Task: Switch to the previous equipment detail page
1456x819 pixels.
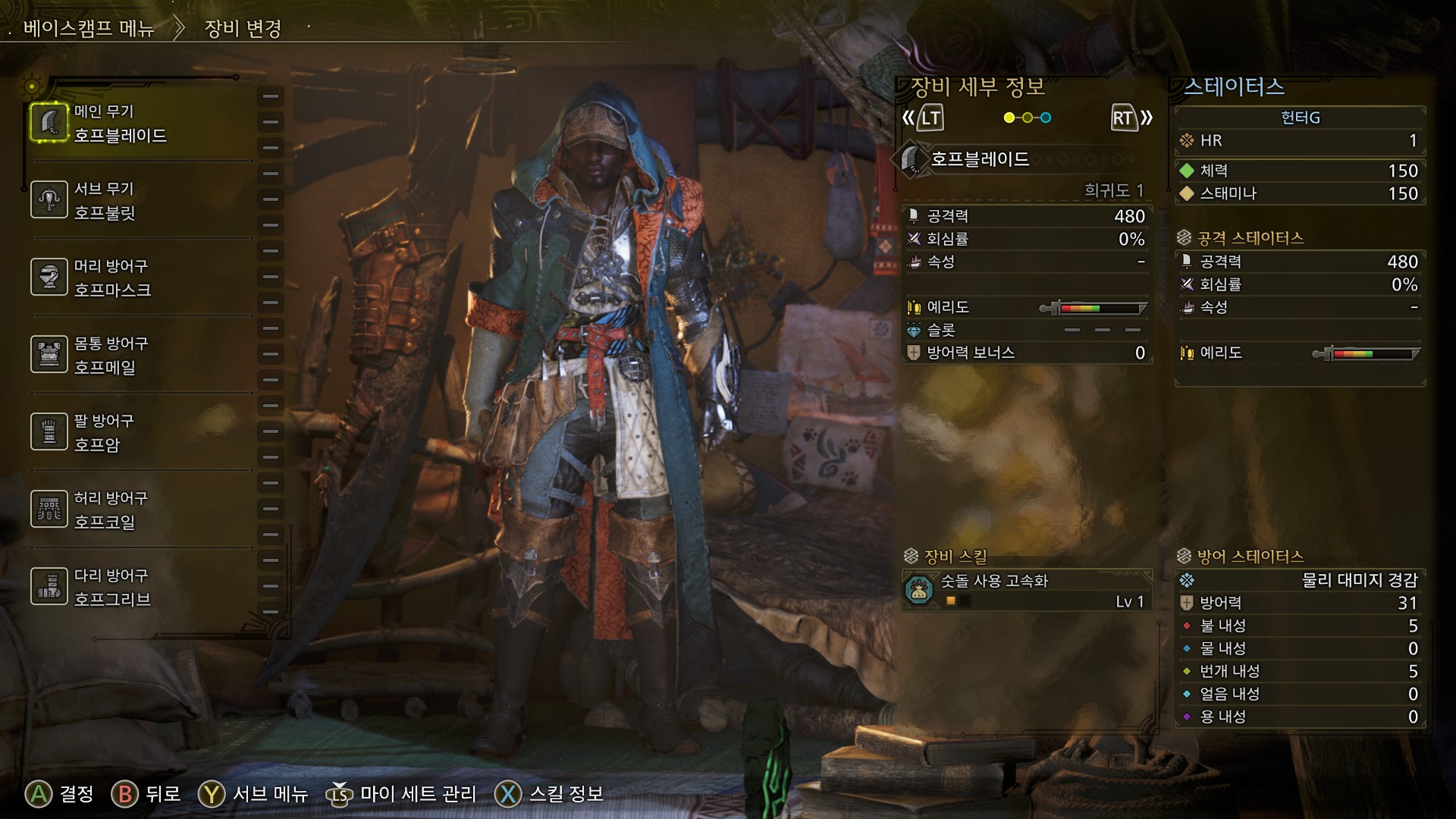Action: (923, 118)
